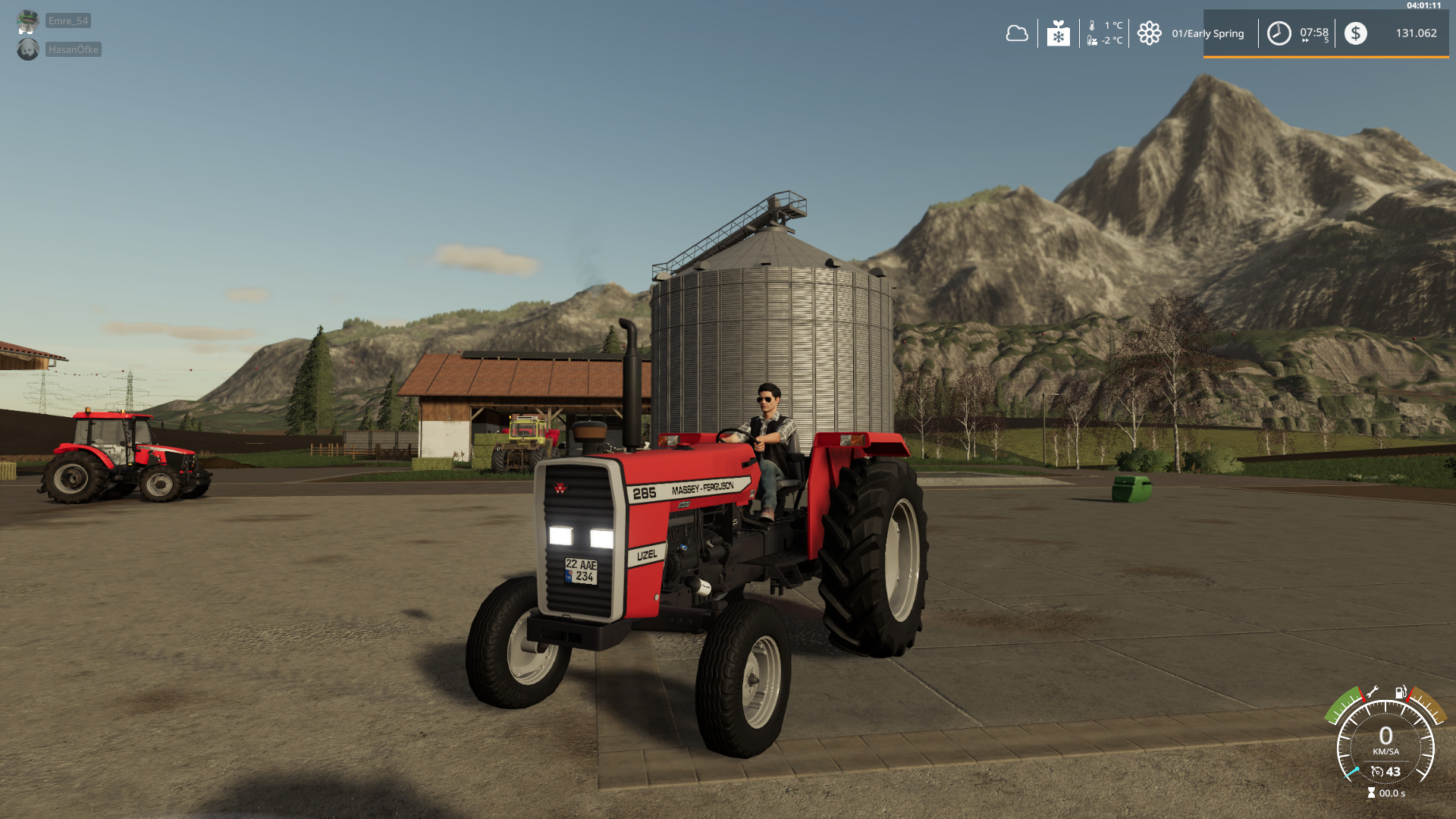Click the flower season icon
This screenshot has width=1456, height=819.
click(1149, 33)
